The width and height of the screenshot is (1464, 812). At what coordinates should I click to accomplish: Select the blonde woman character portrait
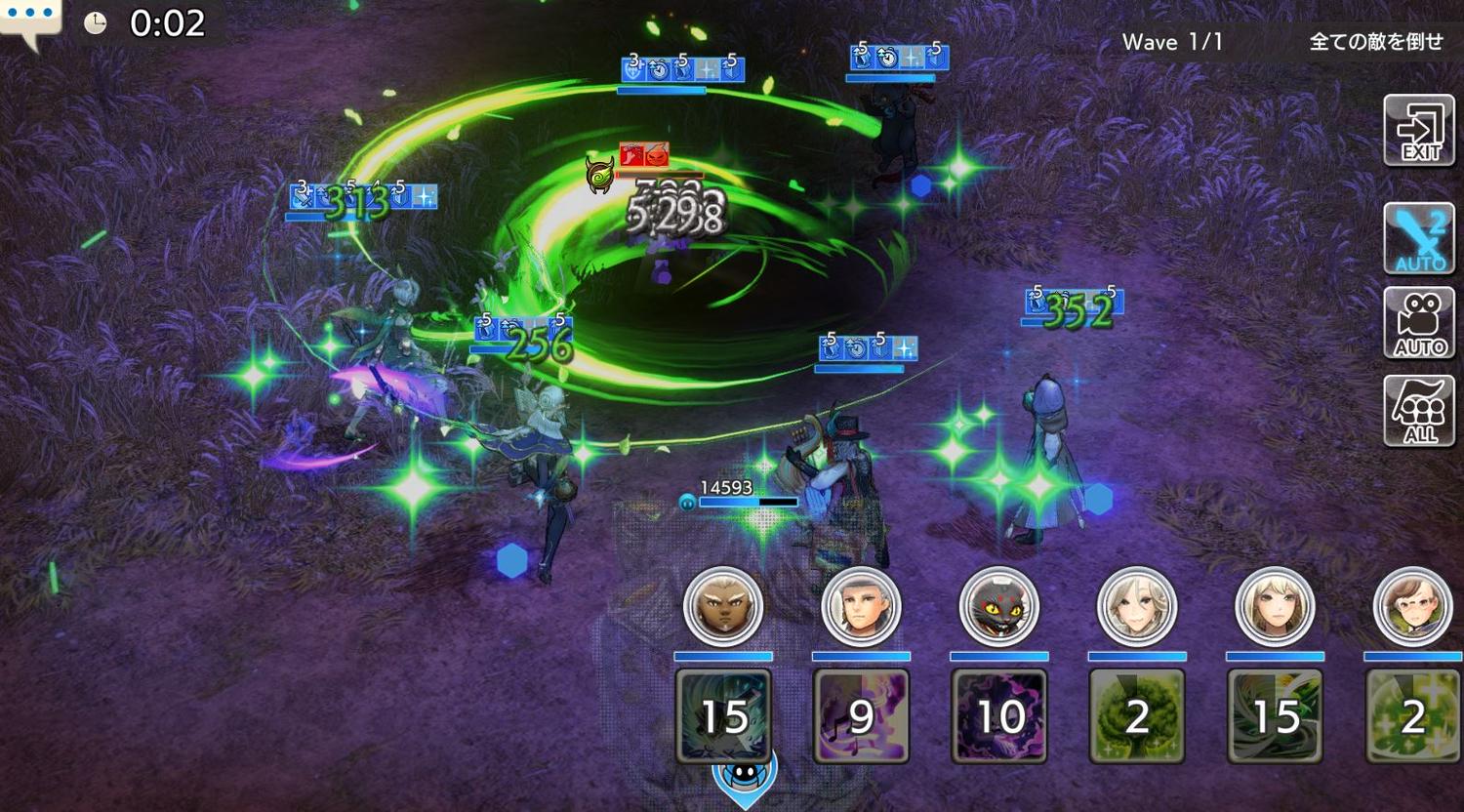coord(1275,607)
